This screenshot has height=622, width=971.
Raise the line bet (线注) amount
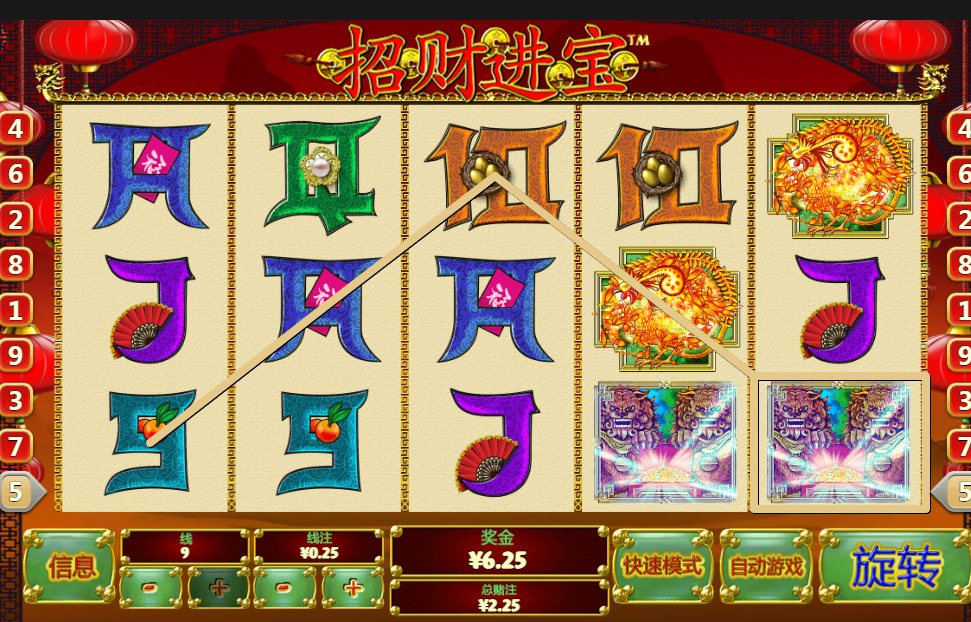(x=352, y=587)
